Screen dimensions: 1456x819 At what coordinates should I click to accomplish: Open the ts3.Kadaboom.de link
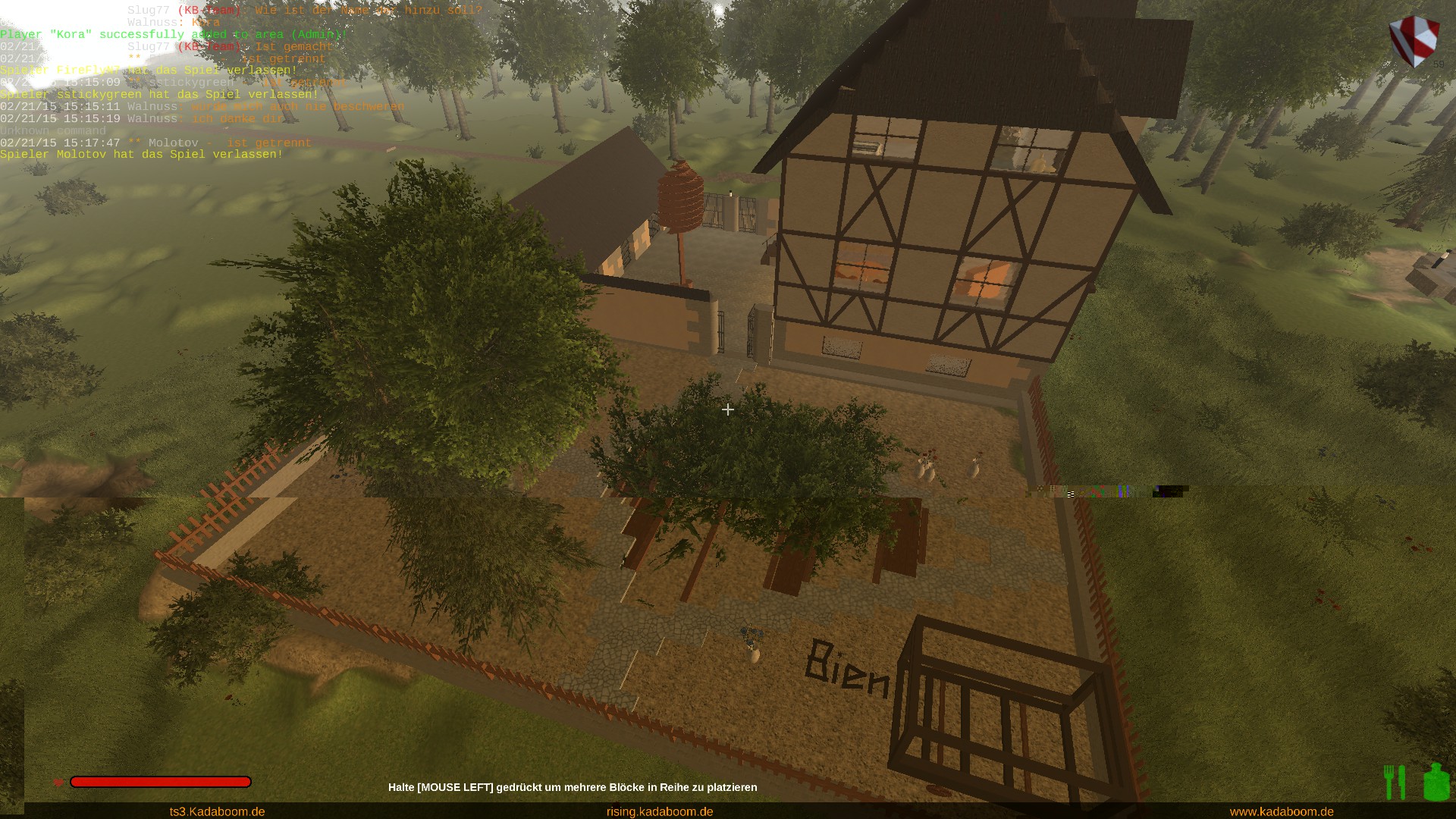click(217, 811)
